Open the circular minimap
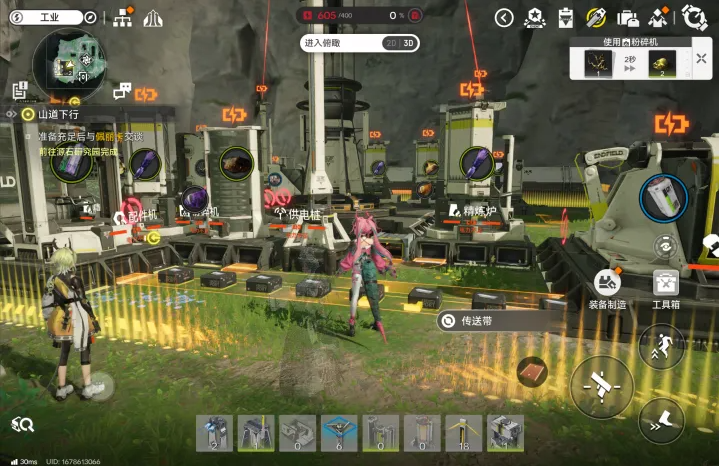 pos(69,64)
